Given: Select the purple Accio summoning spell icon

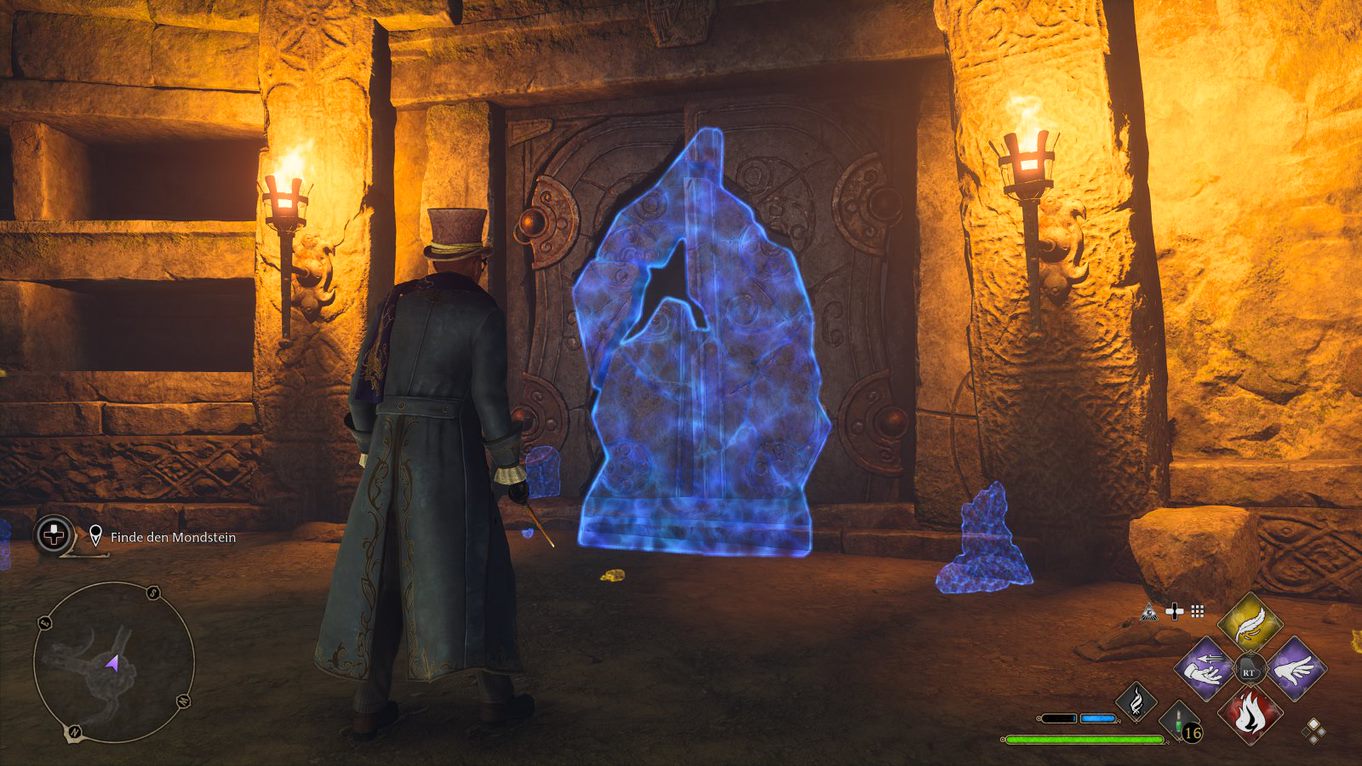Looking at the screenshot, I should click(1204, 667).
